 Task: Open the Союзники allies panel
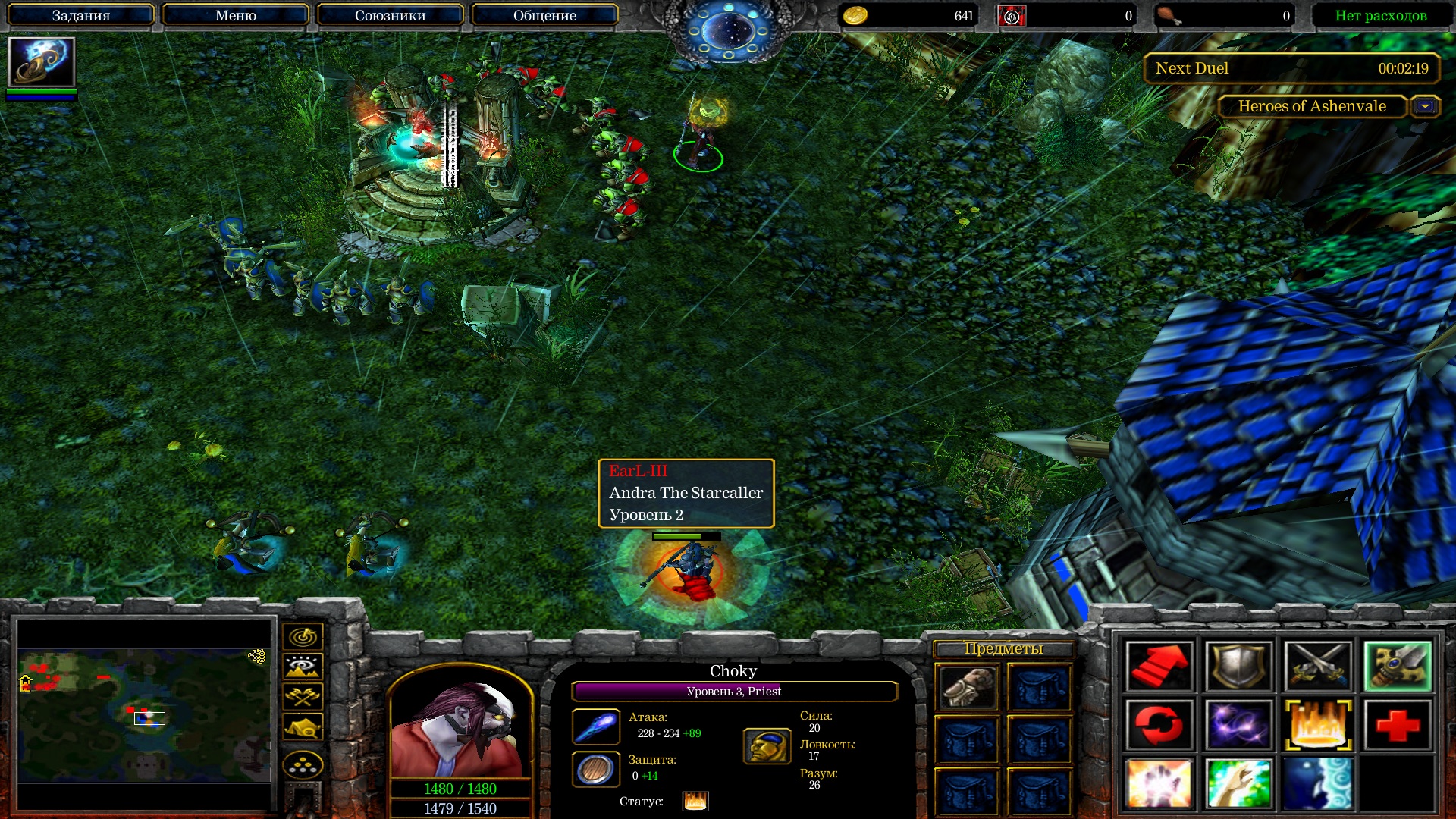390,15
